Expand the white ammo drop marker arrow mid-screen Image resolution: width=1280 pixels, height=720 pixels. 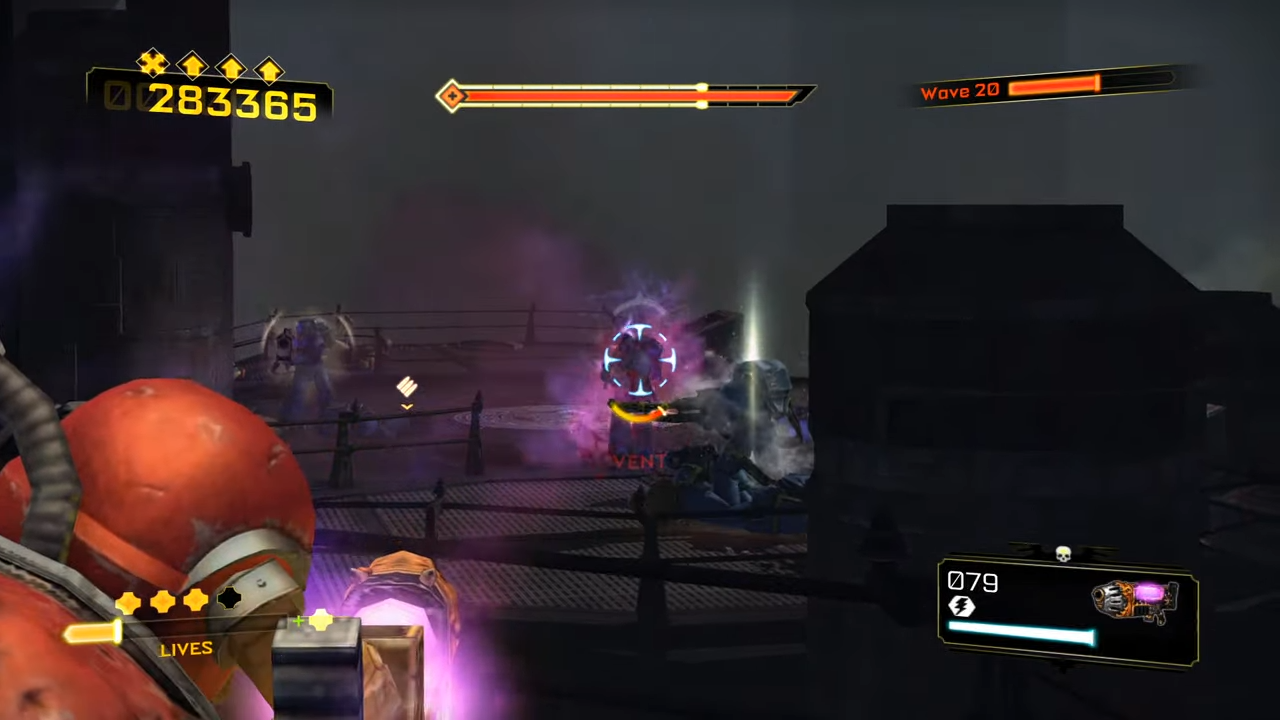tap(407, 388)
